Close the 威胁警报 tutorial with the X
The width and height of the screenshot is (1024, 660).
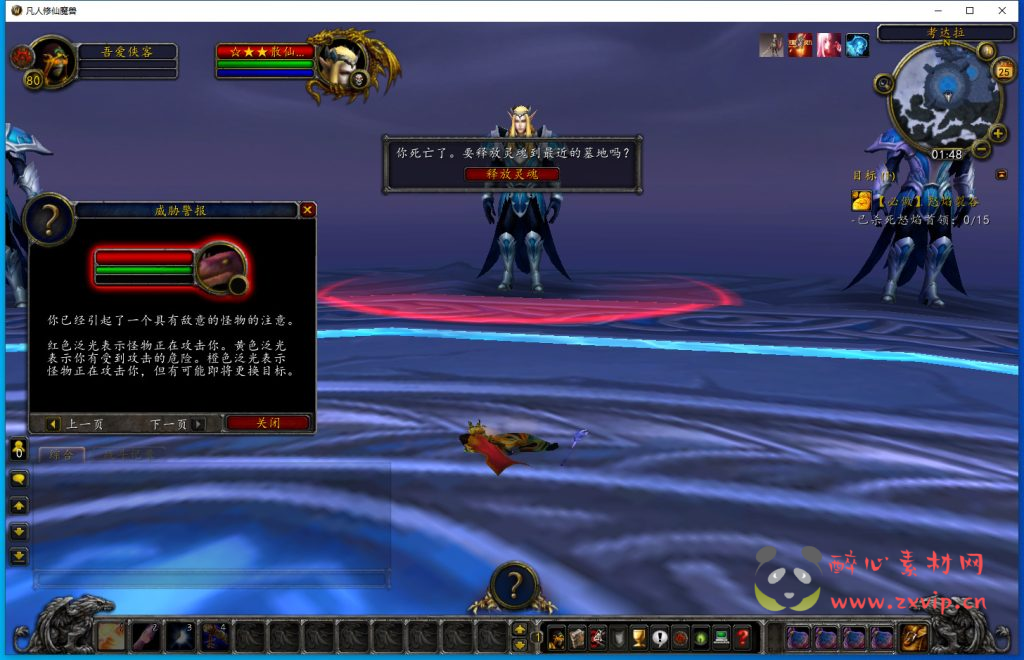pos(308,210)
